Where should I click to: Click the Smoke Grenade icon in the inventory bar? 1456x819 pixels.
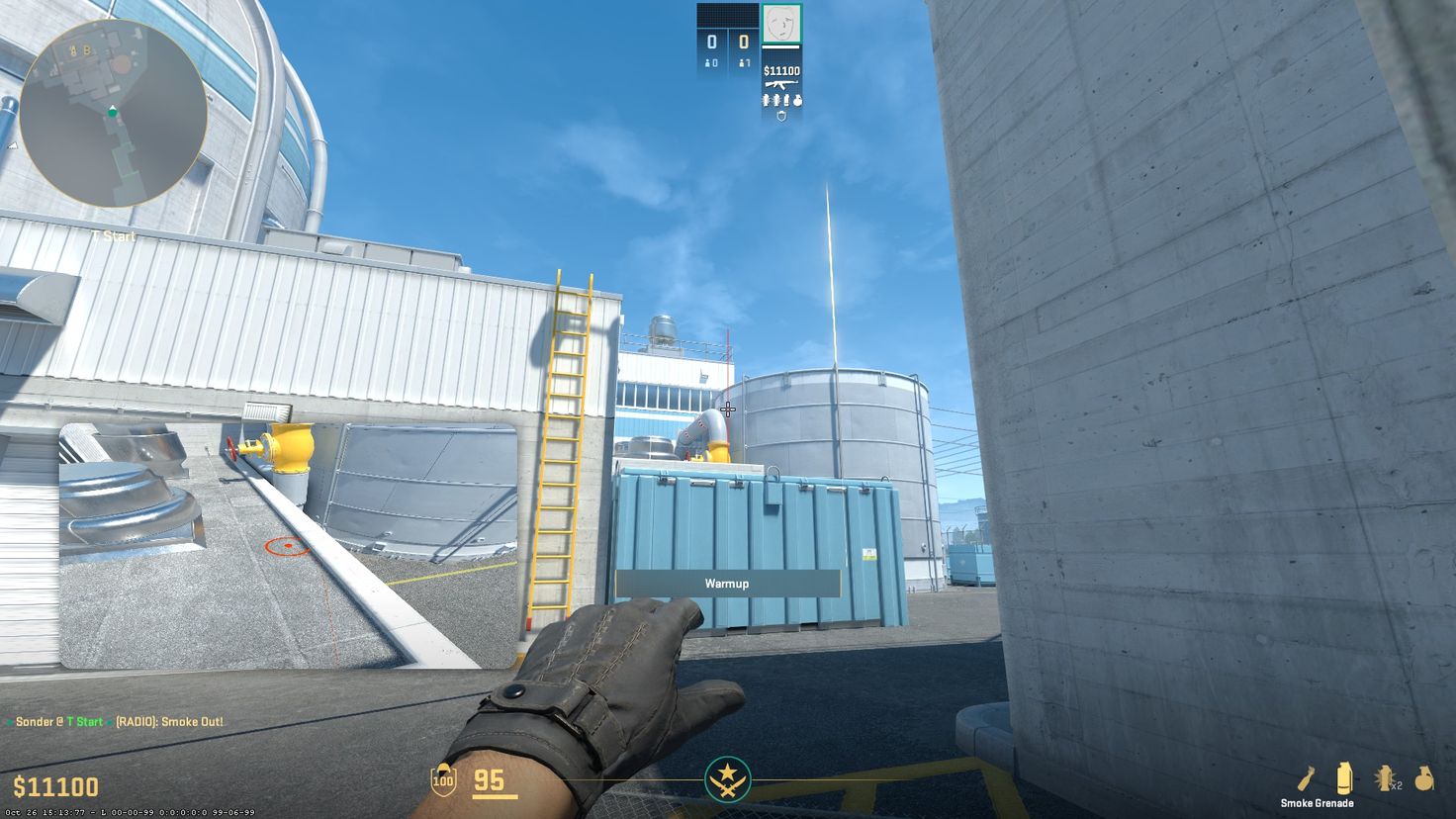1344,778
